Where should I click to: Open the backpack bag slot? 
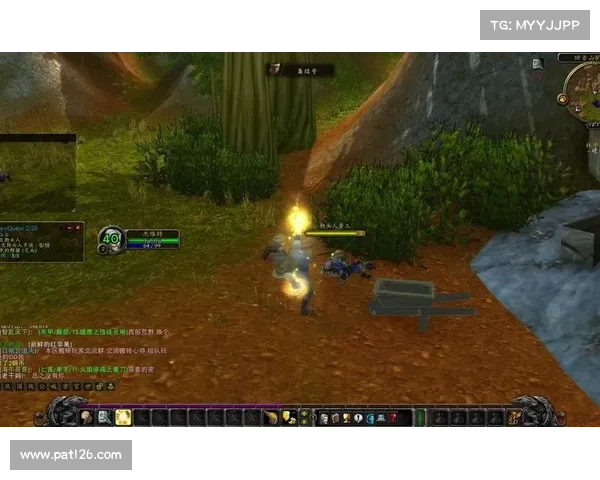pos(514,417)
